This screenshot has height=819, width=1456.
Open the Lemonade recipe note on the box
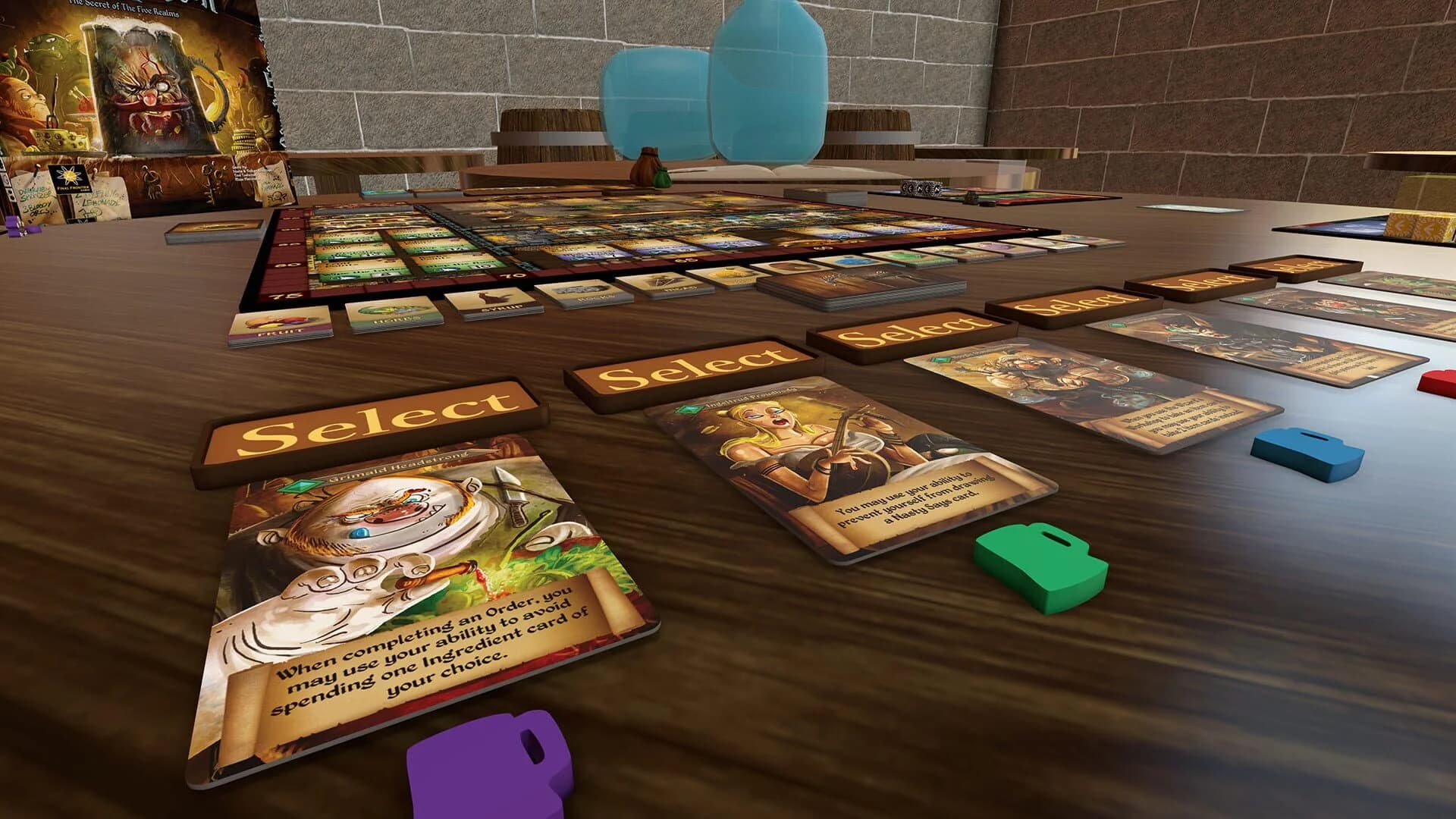(x=99, y=199)
